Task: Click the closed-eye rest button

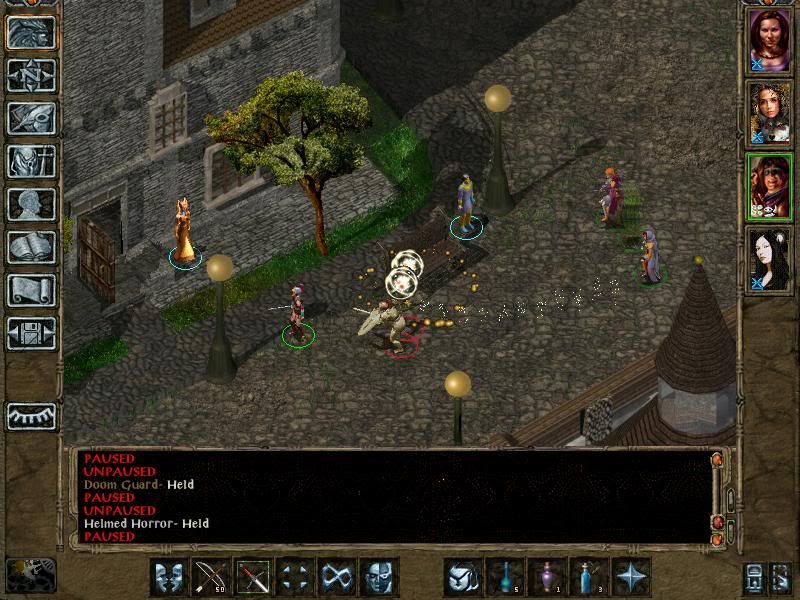Action: point(31,415)
